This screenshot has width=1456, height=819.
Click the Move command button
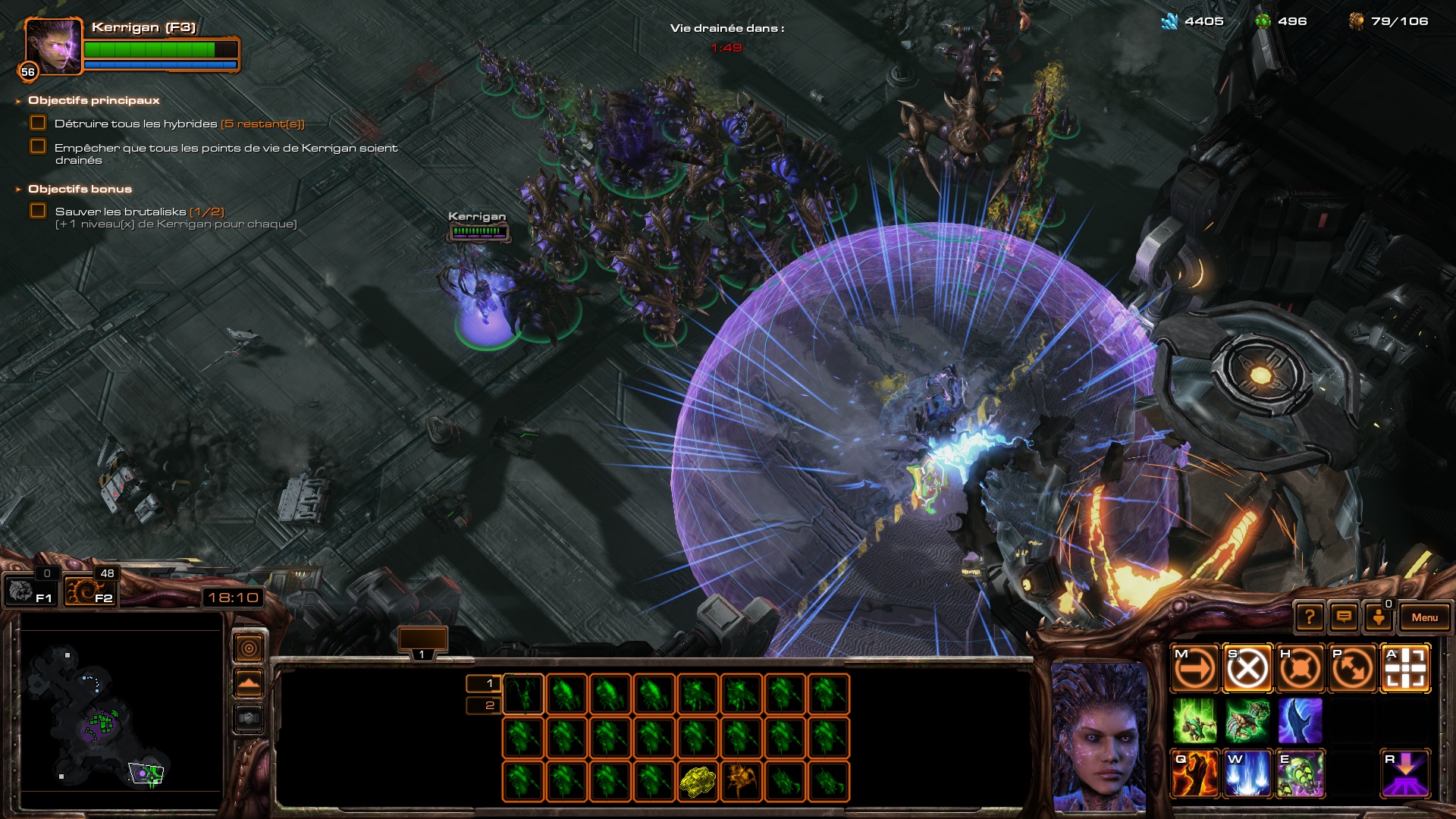tap(1194, 669)
